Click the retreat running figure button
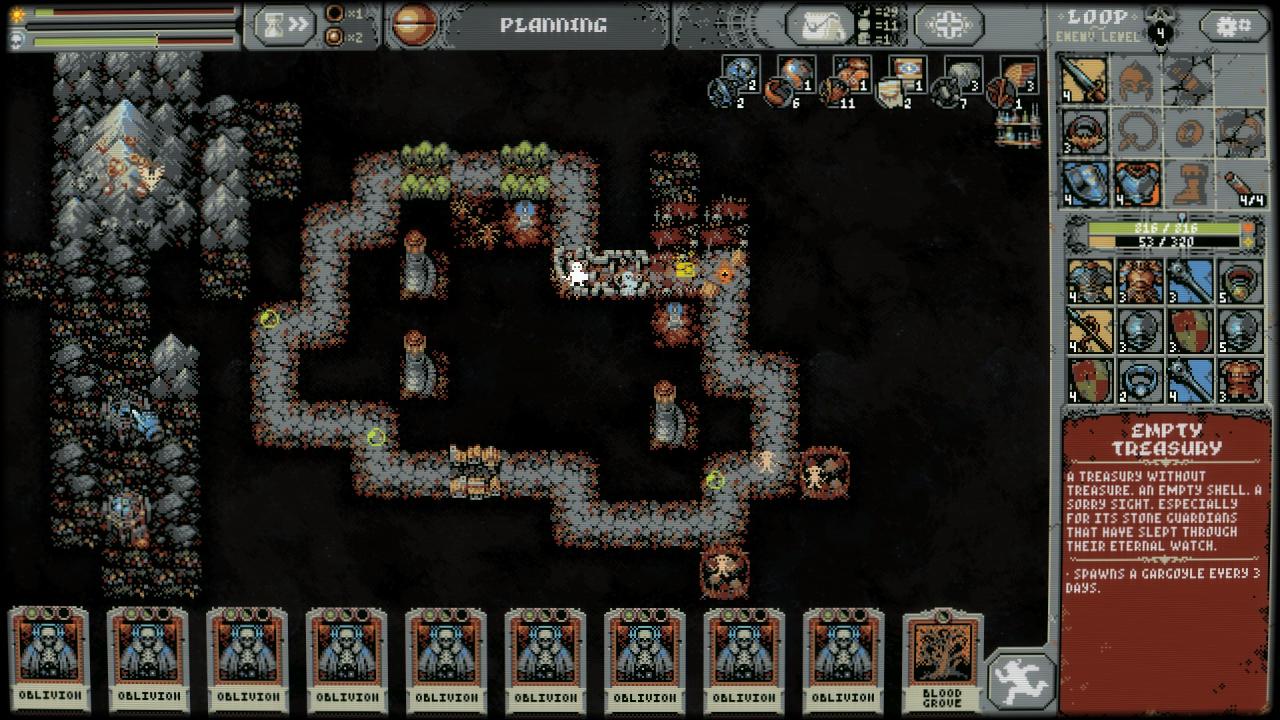 pyautogui.click(x=1021, y=681)
